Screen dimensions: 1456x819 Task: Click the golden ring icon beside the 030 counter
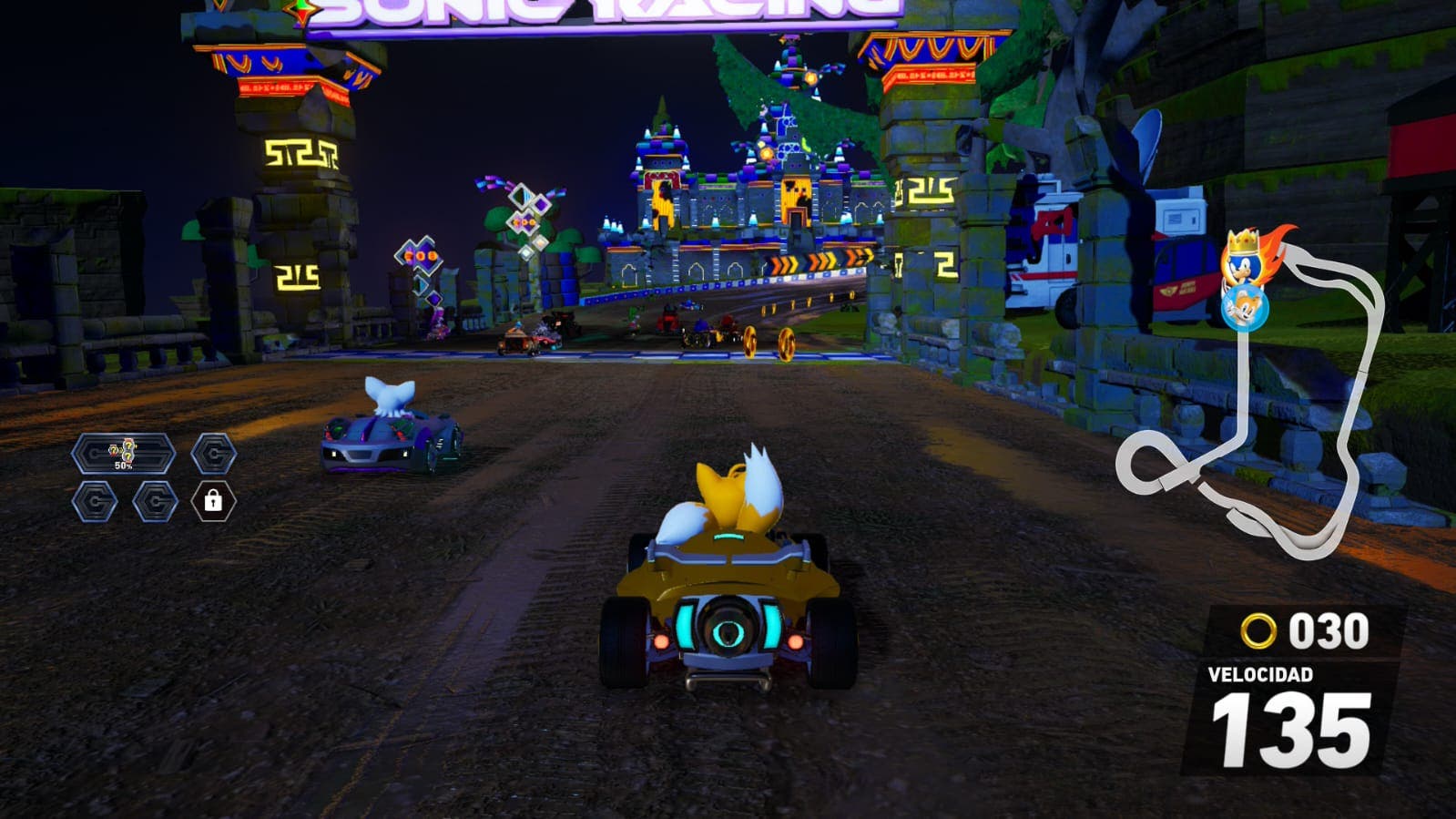click(x=1259, y=630)
